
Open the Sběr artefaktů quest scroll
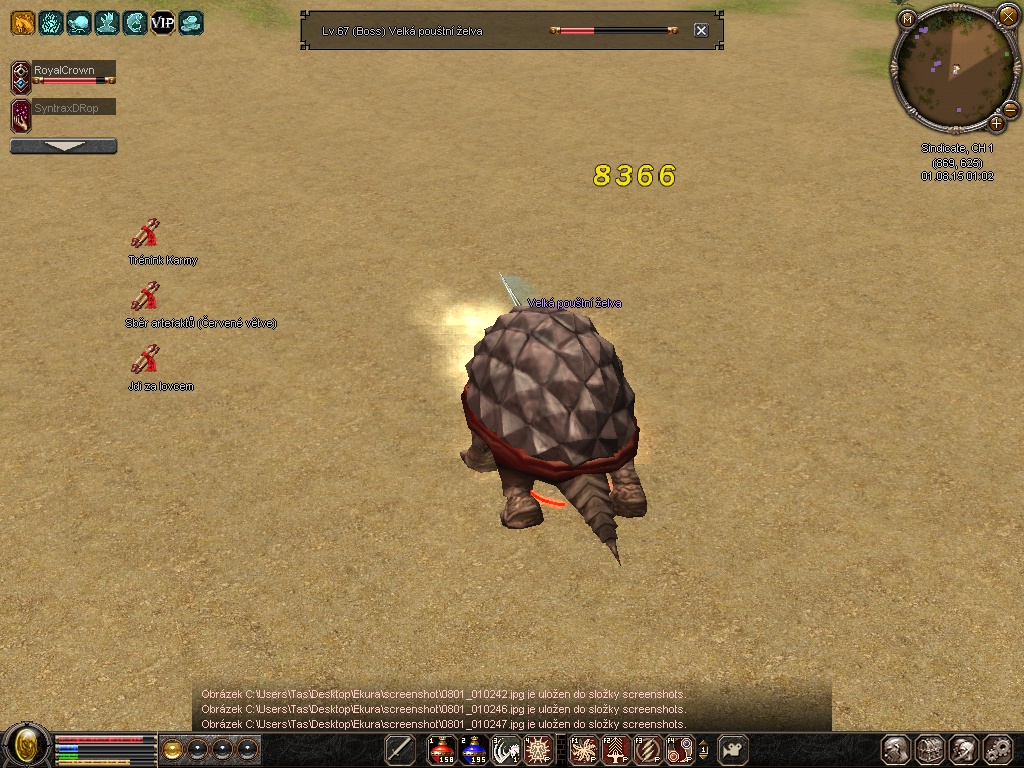pyautogui.click(x=146, y=296)
